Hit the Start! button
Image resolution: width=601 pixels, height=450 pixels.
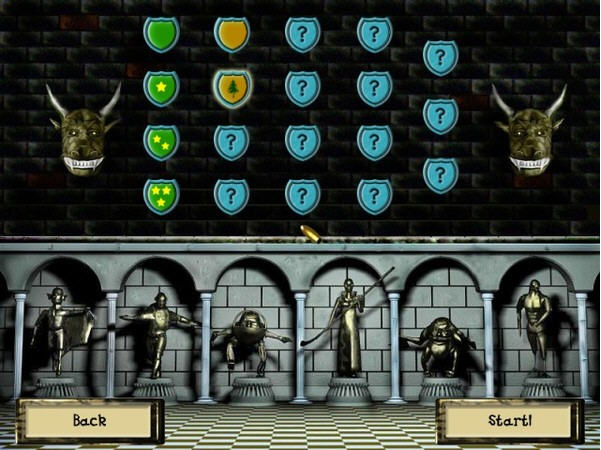(x=510, y=421)
